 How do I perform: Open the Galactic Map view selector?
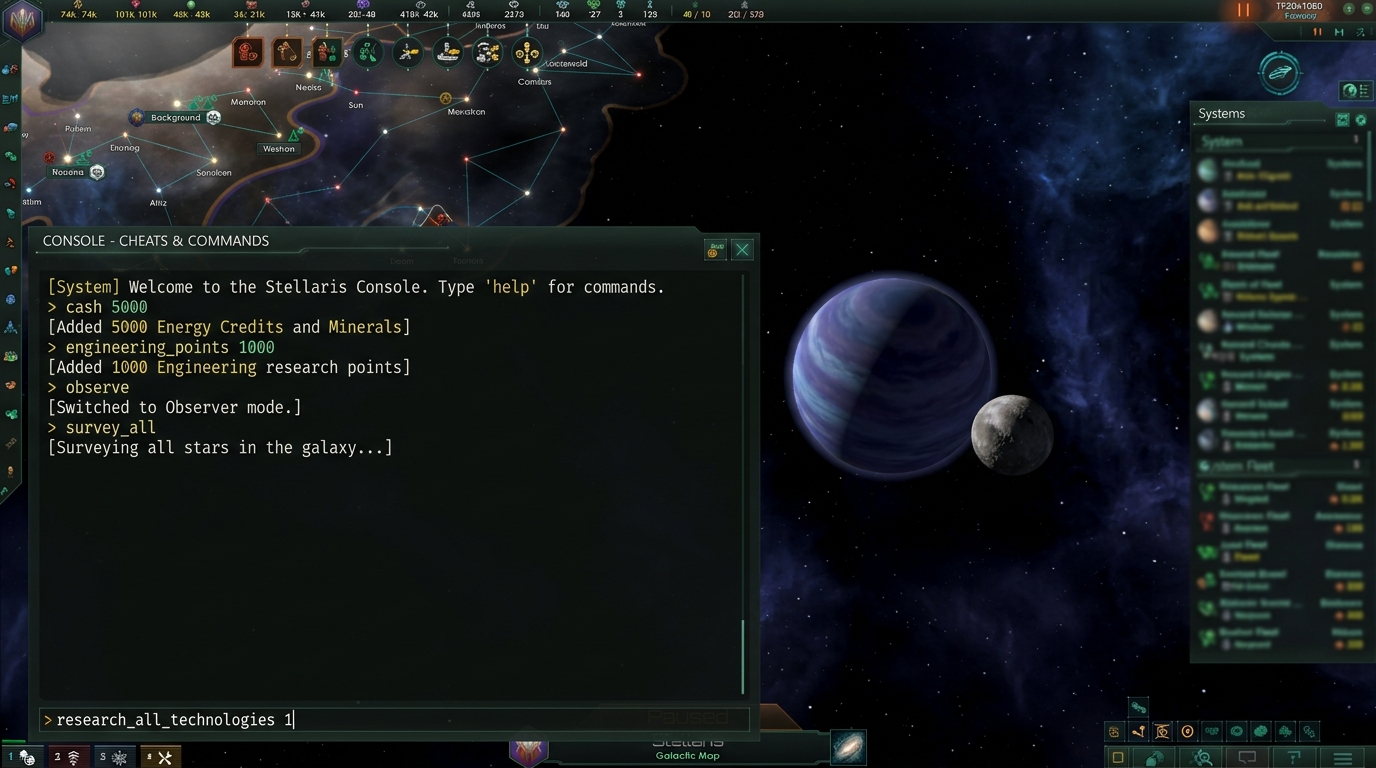[848, 747]
